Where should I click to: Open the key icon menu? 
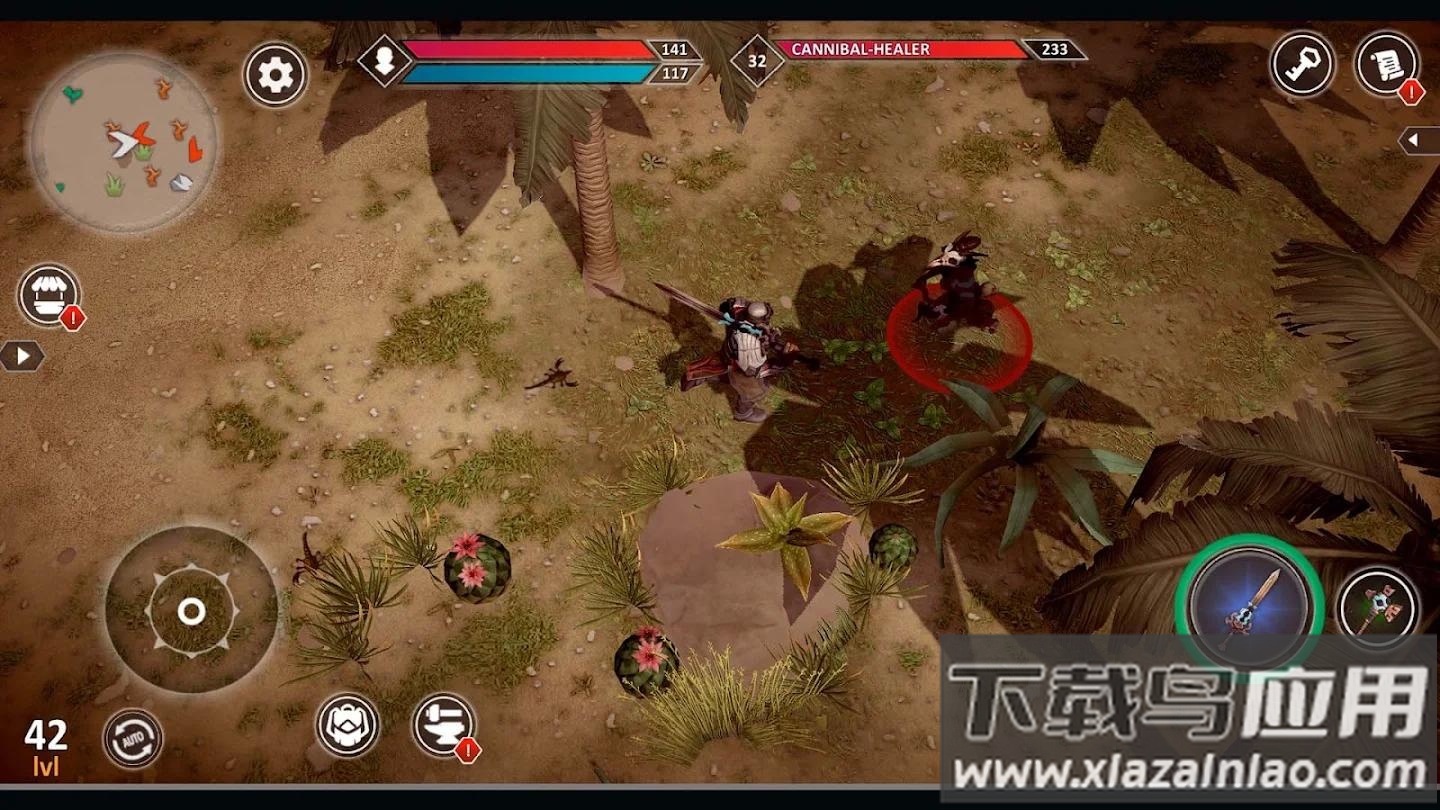tap(1302, 64)
